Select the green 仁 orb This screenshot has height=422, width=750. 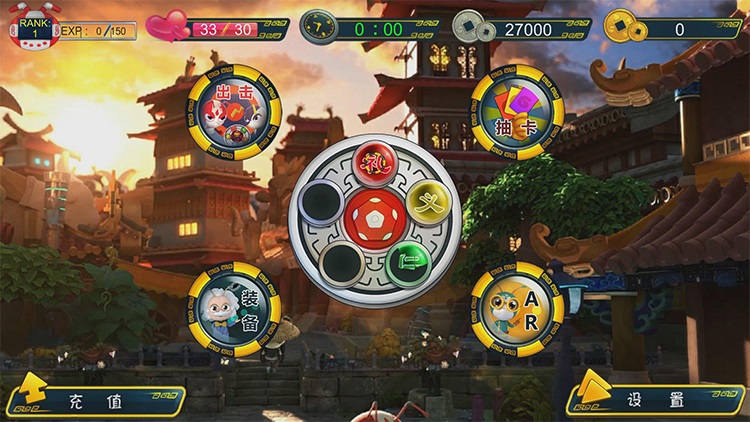point(408,263)
